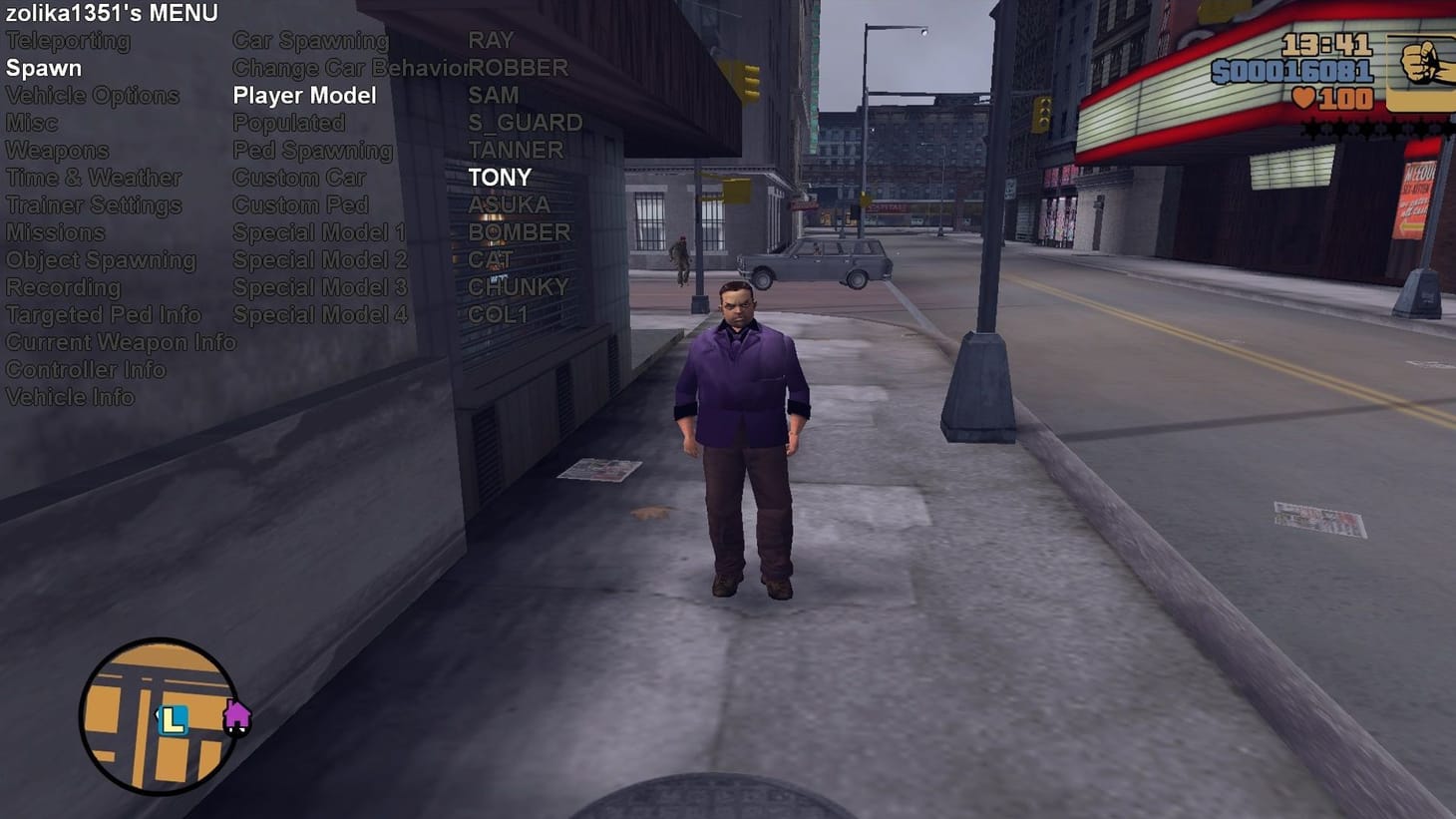Open the Car Spawning submenu
Viewport: 1456px width, 819px height.
[310, 41]
